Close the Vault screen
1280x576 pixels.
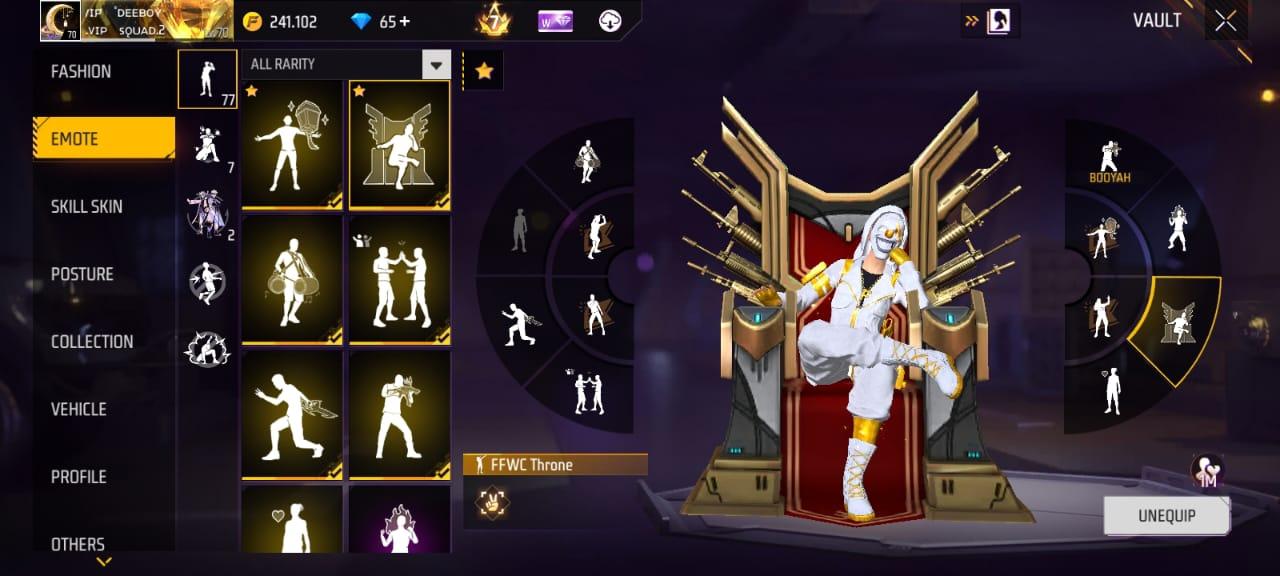[1226, 22]
